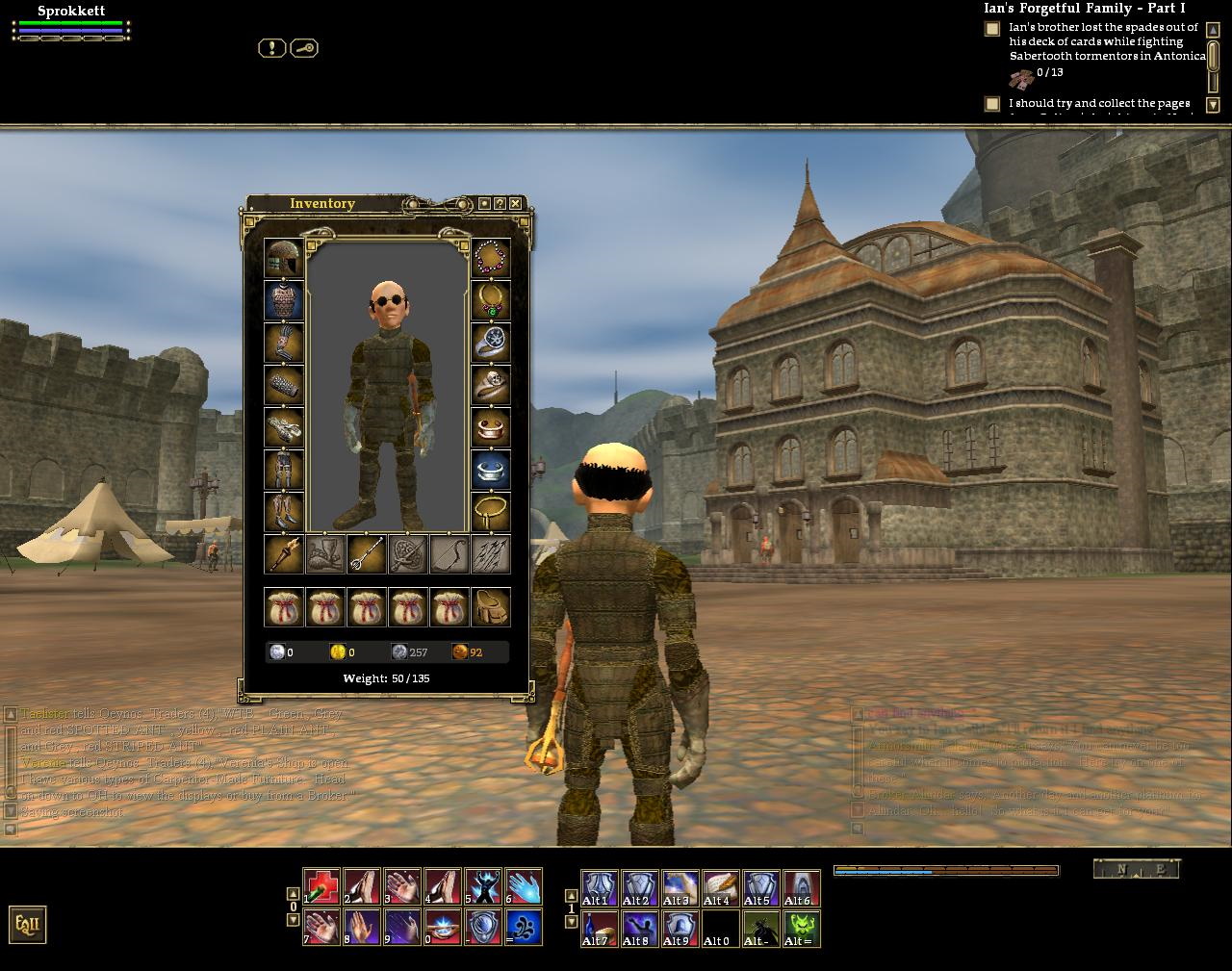The image size is (1232, 971).
Task: Check the collect-the-pages quest objective checkbox
Action: 992,103
